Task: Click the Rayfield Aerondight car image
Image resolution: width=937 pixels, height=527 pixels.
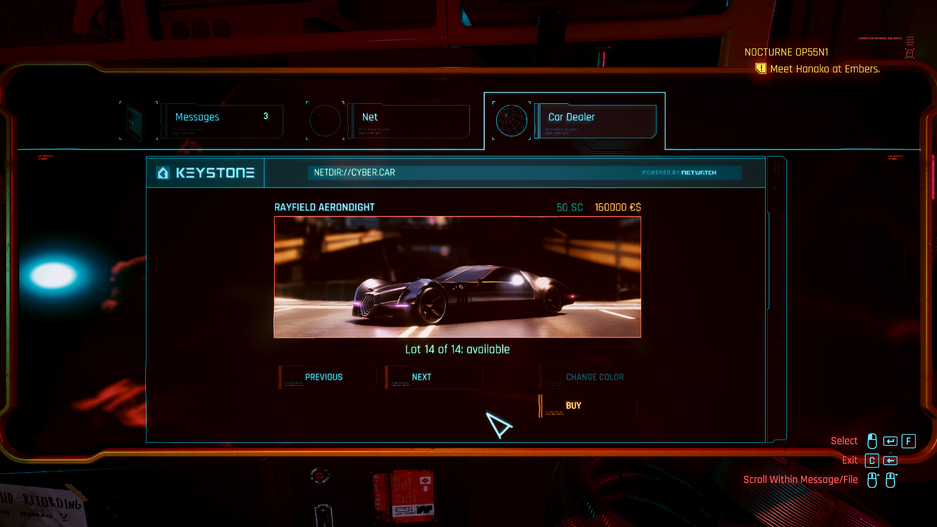Action: [457, 277]
